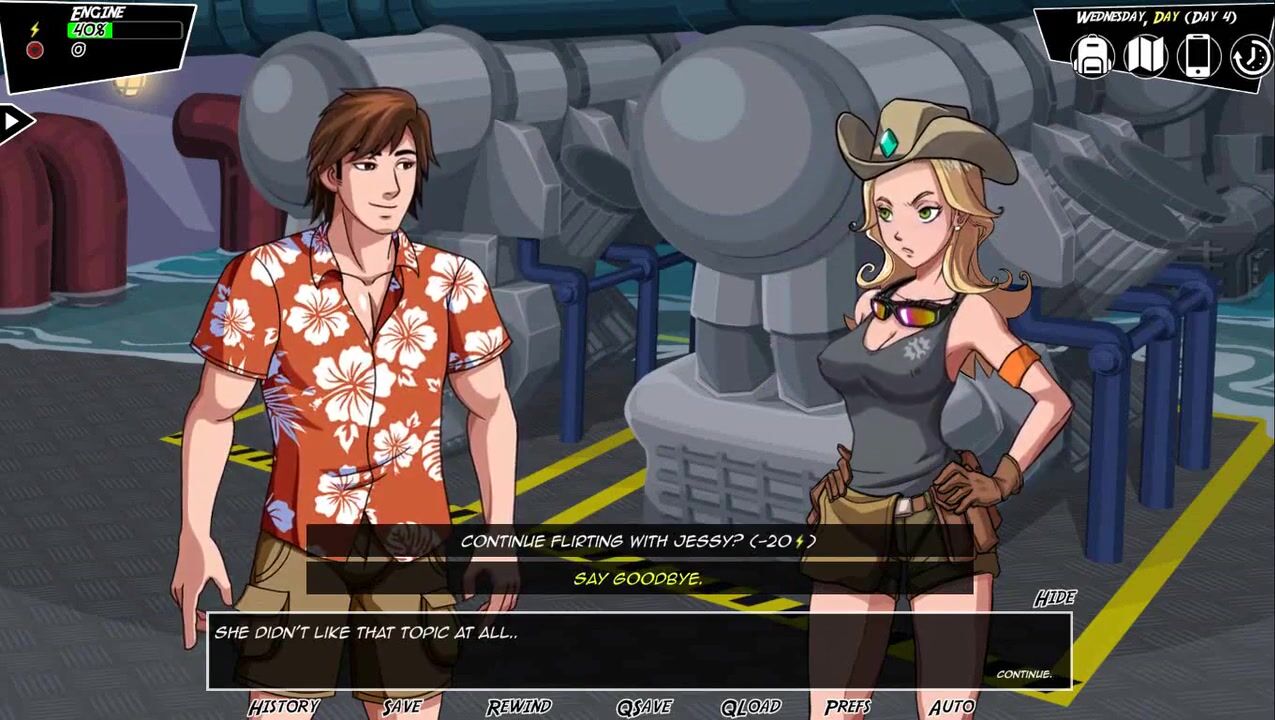Open the dialogue History
1275x720 pixels.
click(284, 706)
